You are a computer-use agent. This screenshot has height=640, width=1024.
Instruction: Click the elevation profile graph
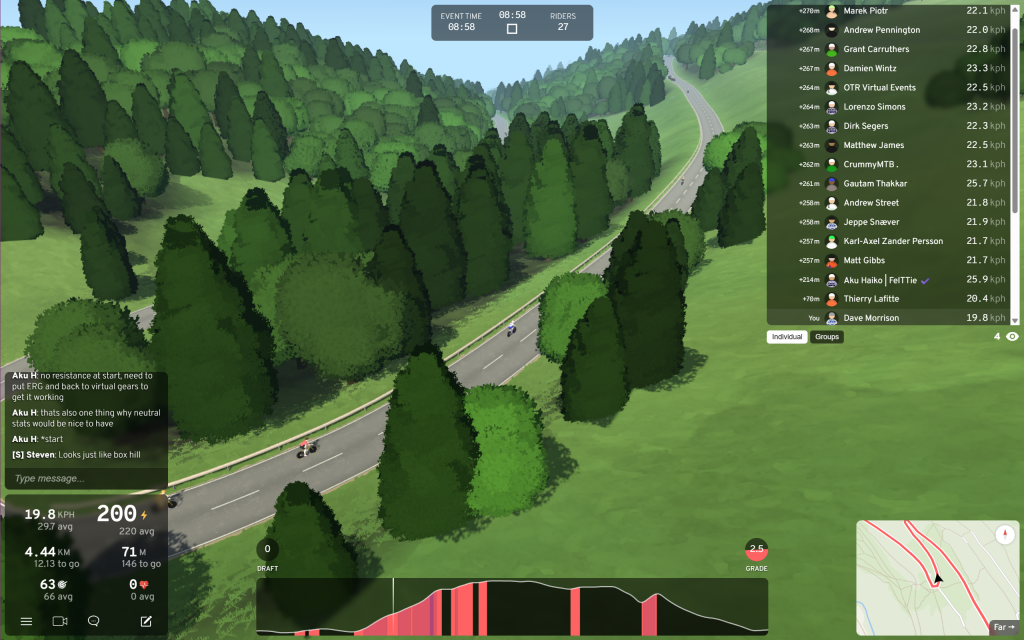tap(512, 607)
